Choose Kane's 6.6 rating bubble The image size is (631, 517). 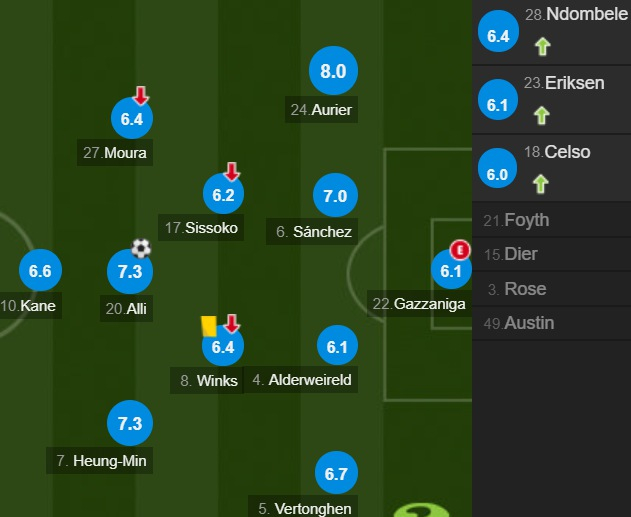40,271
